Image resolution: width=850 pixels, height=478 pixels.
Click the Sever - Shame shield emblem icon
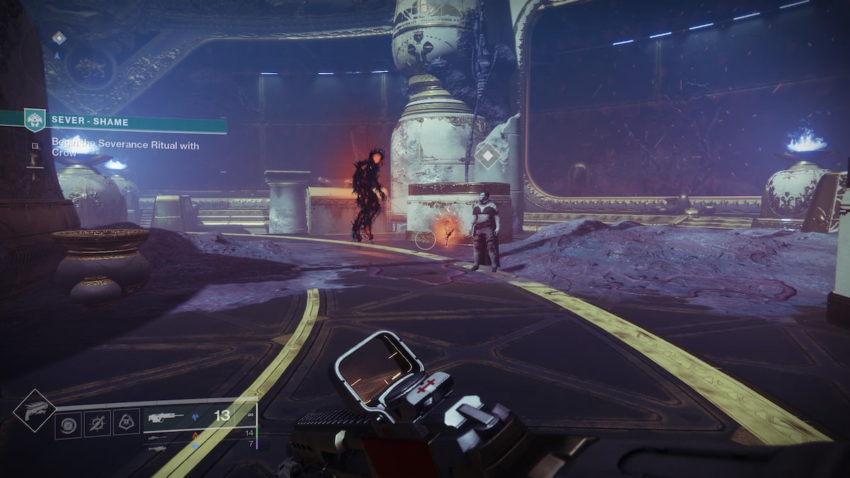34,121
